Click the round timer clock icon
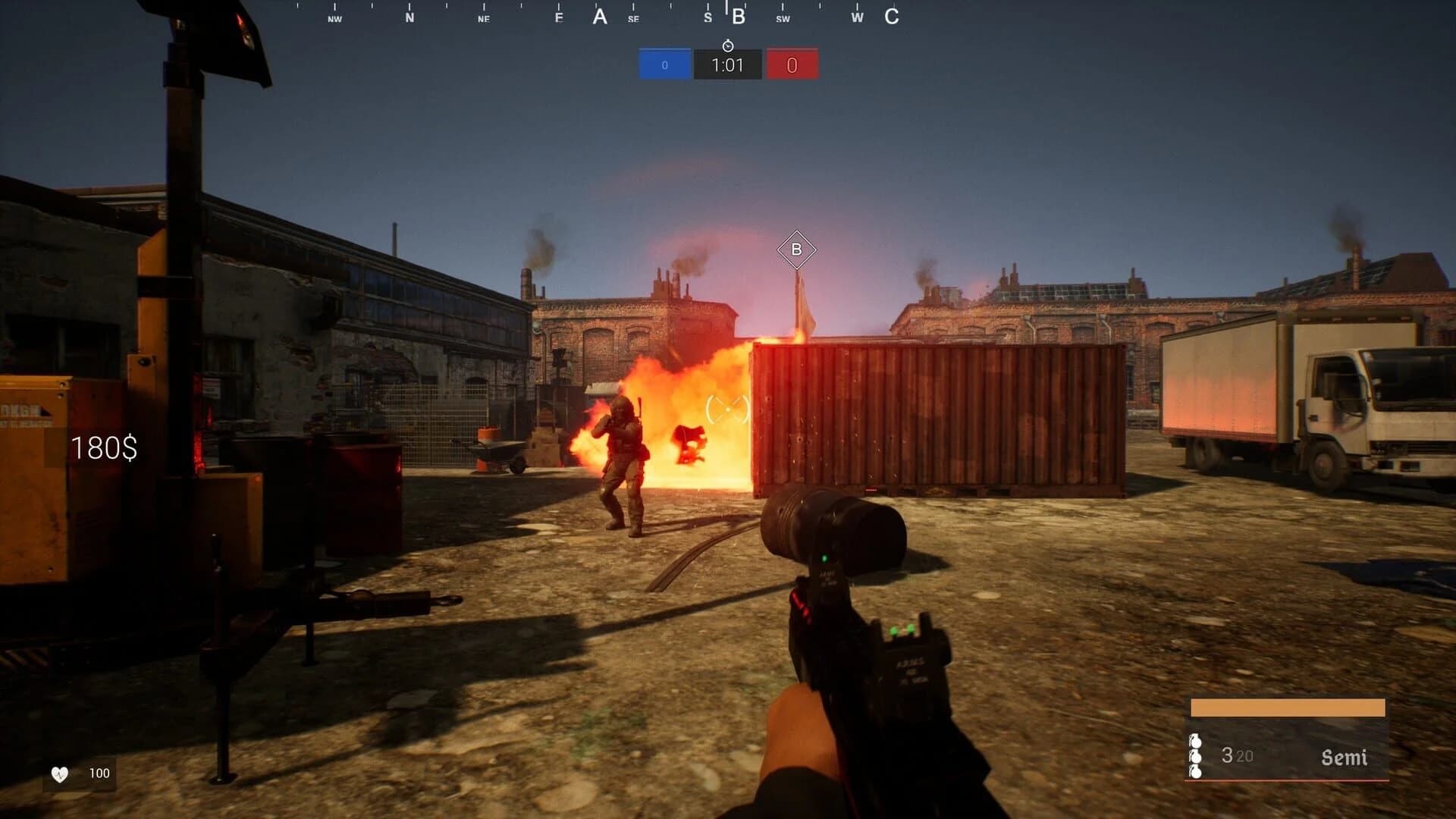The height and width of the screenshot is (819, 1456). pos(727,45)
